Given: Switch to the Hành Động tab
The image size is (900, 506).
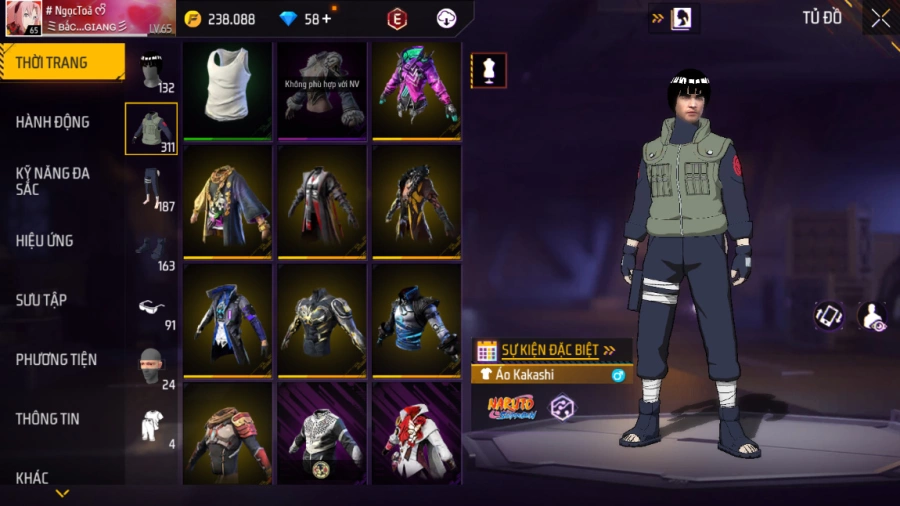Looking at the screenshot, I should pos(52,122).
